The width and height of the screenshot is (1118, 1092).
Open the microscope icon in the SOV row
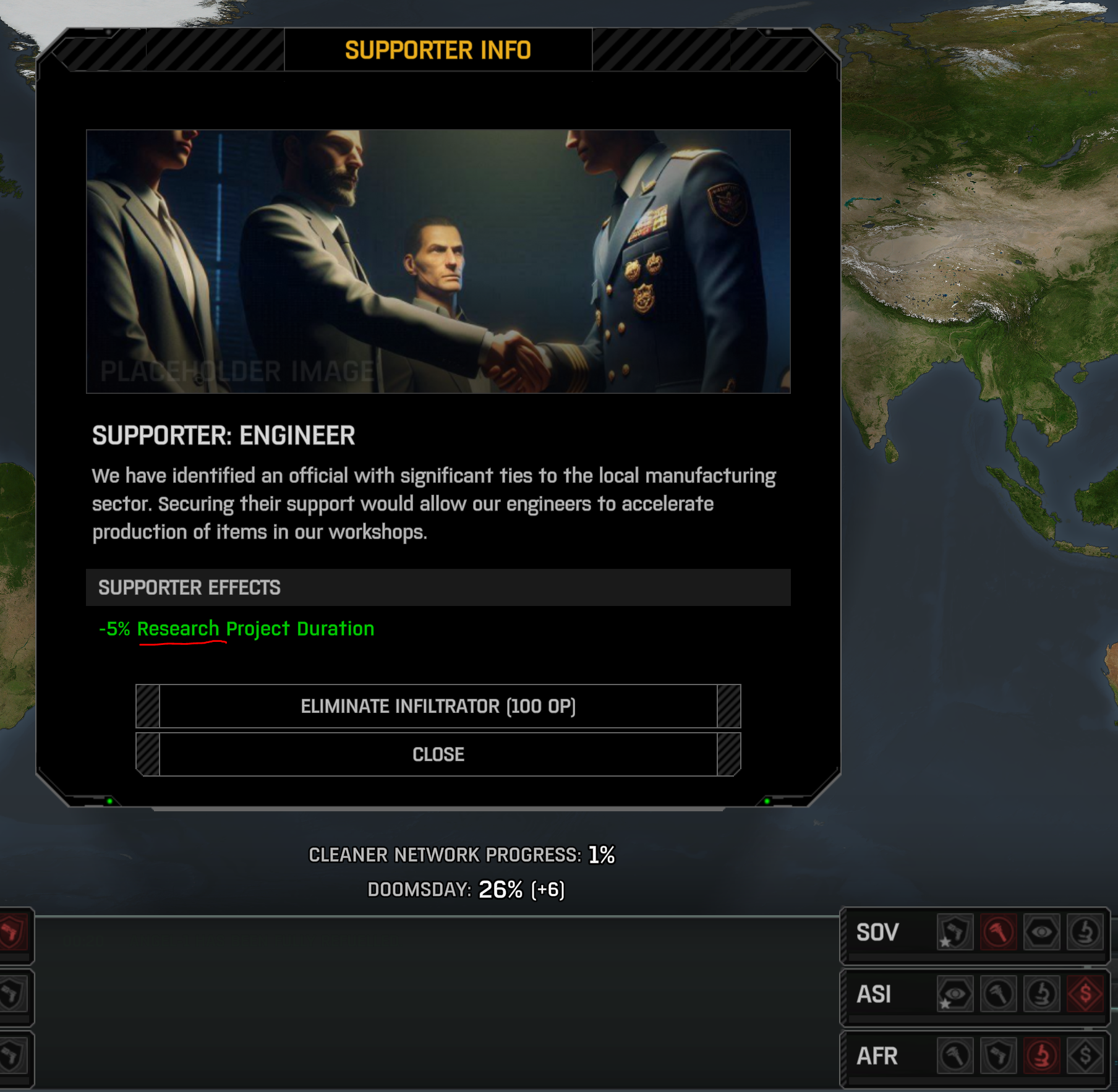pyautogui.click(x=1085, y=932)
